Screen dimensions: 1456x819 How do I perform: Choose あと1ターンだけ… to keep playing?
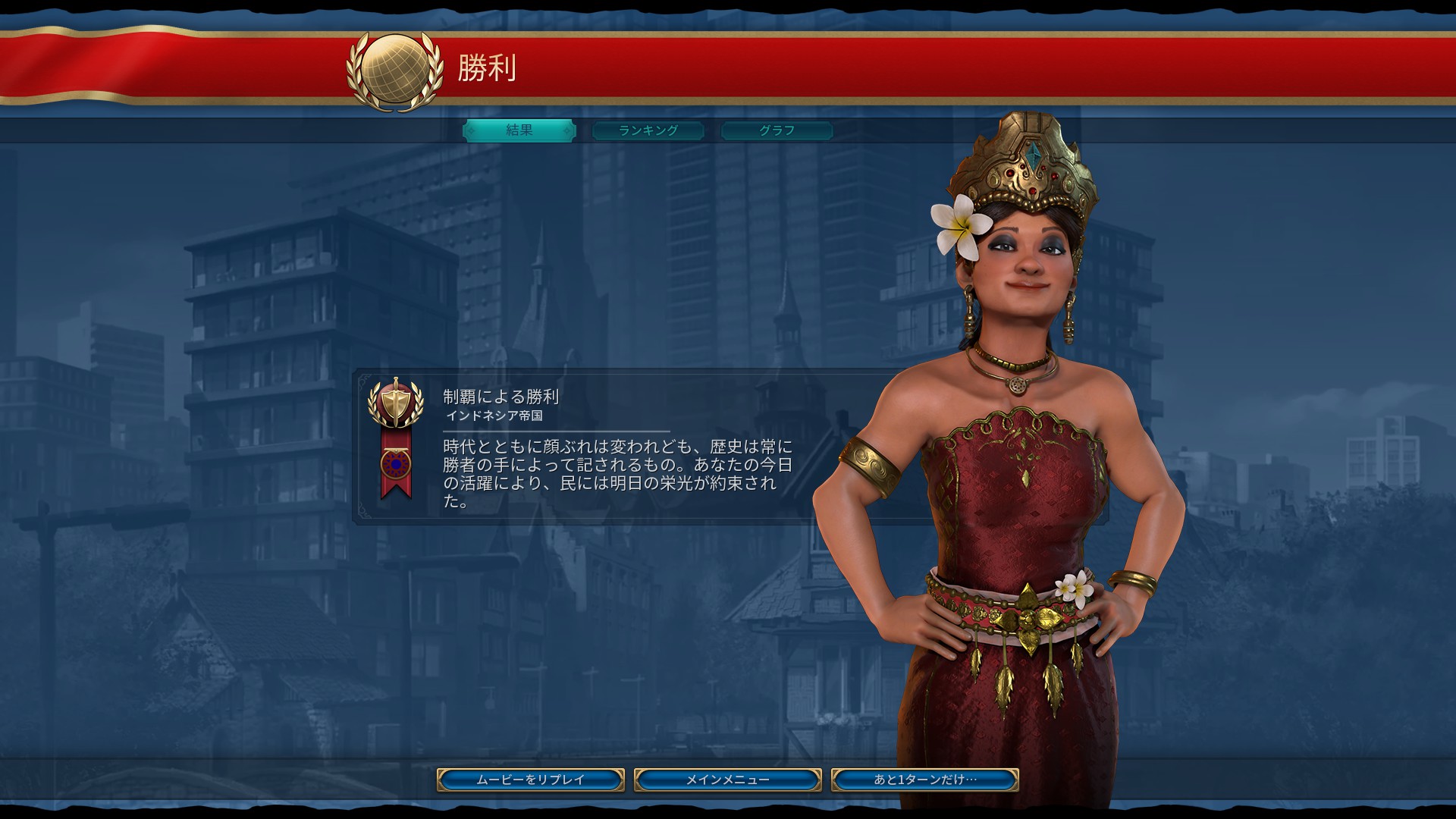pyautogui.click(x=924, y=780)
